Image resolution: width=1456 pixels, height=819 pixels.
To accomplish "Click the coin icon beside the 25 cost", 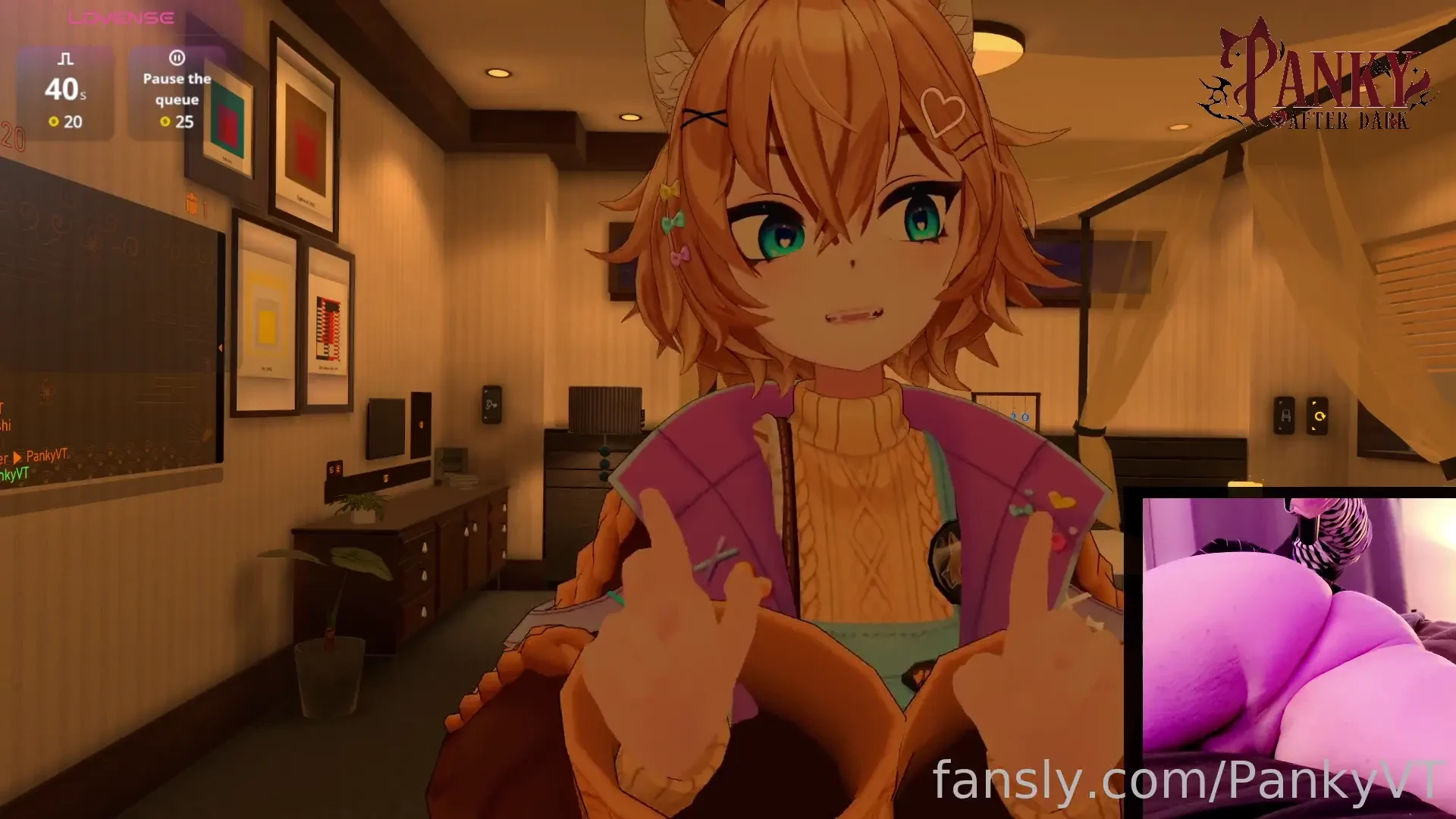I will tap(166, 121).
